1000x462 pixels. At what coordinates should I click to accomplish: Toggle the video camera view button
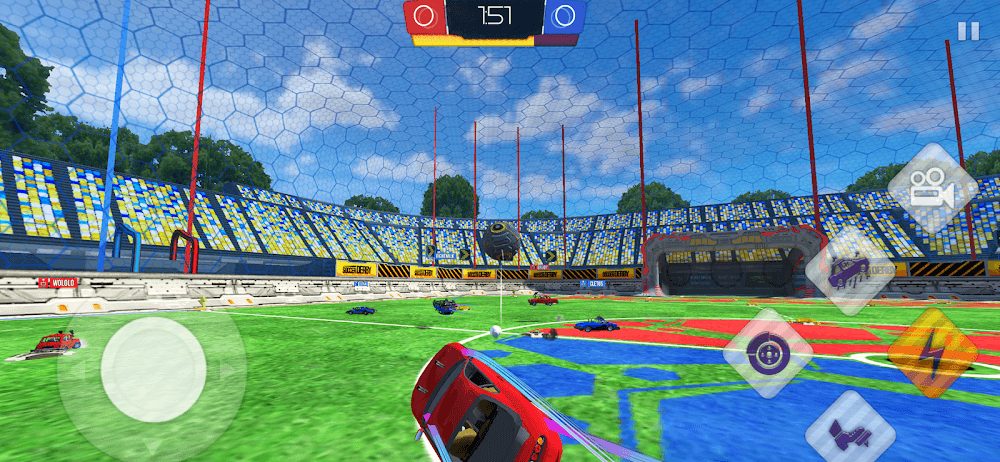point(932,189)
